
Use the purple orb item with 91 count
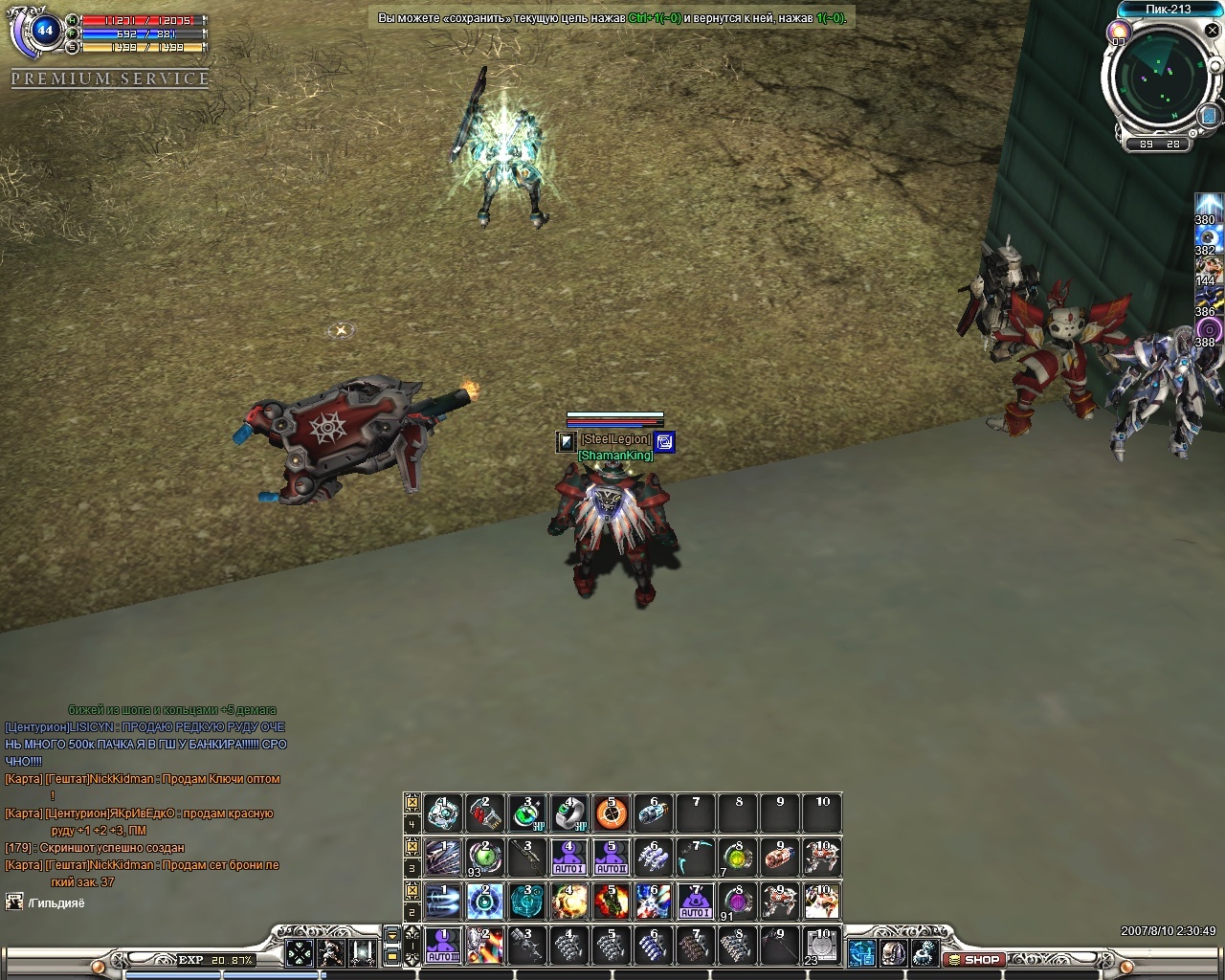tap(738, 902)
